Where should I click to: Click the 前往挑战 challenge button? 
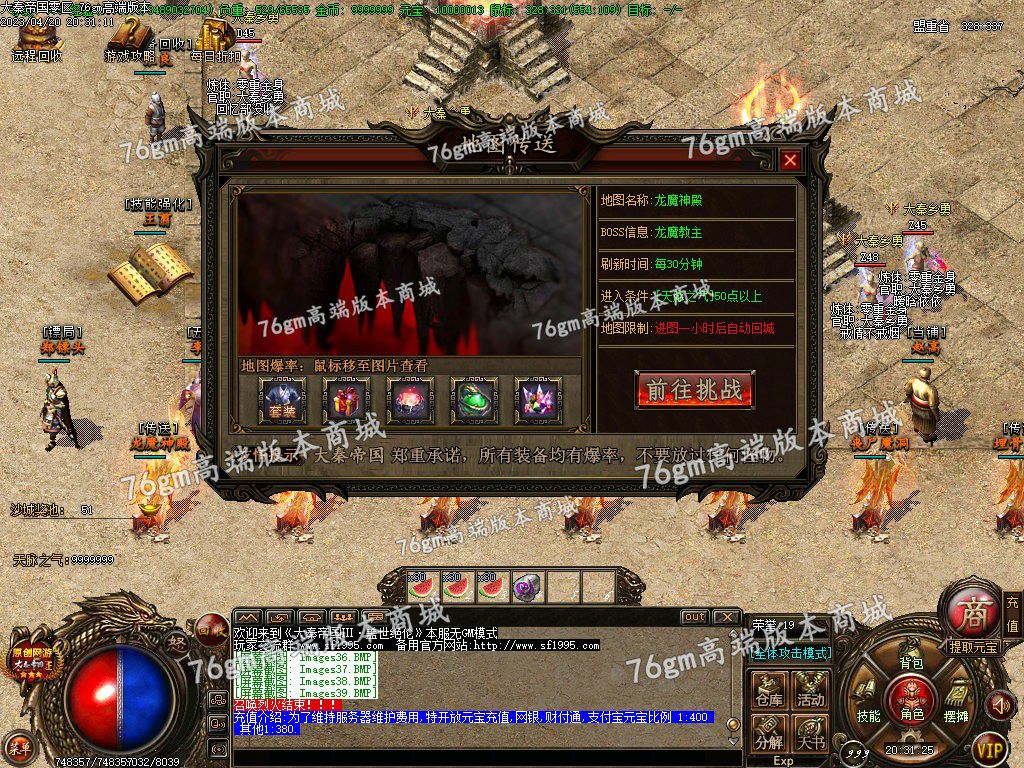point(694,389)
